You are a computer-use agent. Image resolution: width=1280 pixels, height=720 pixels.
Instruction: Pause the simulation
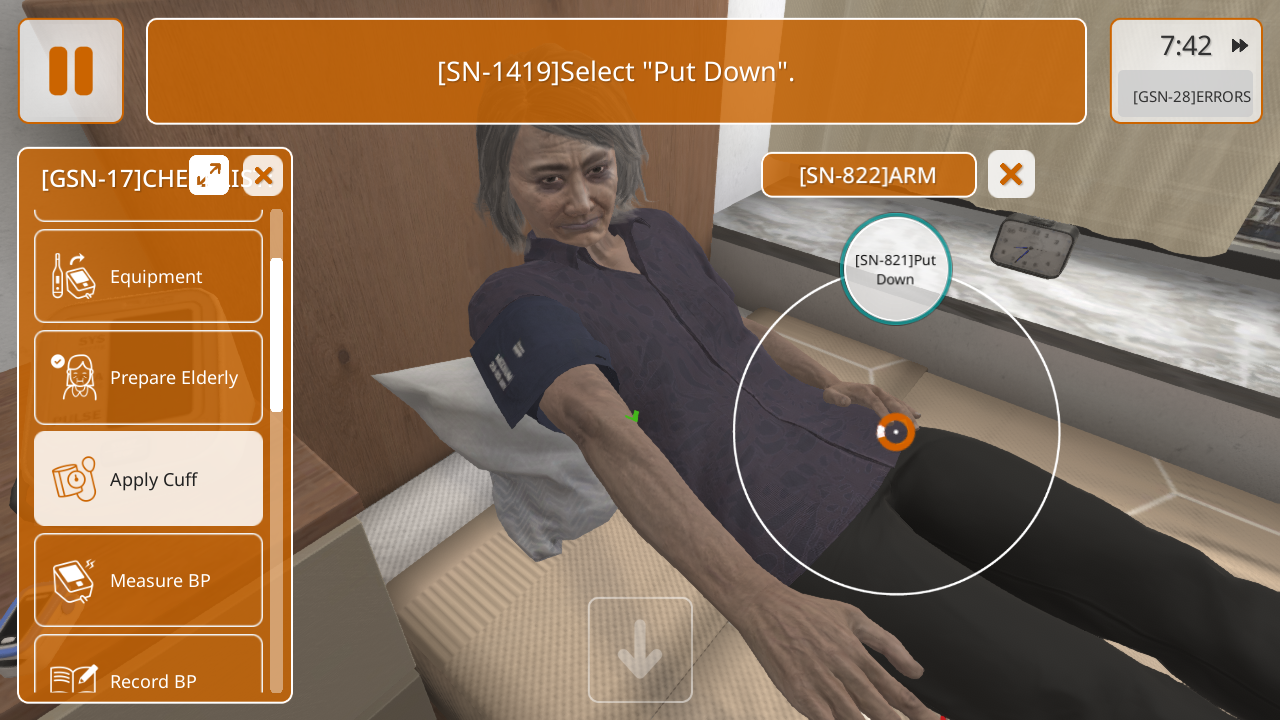(71, 71)
